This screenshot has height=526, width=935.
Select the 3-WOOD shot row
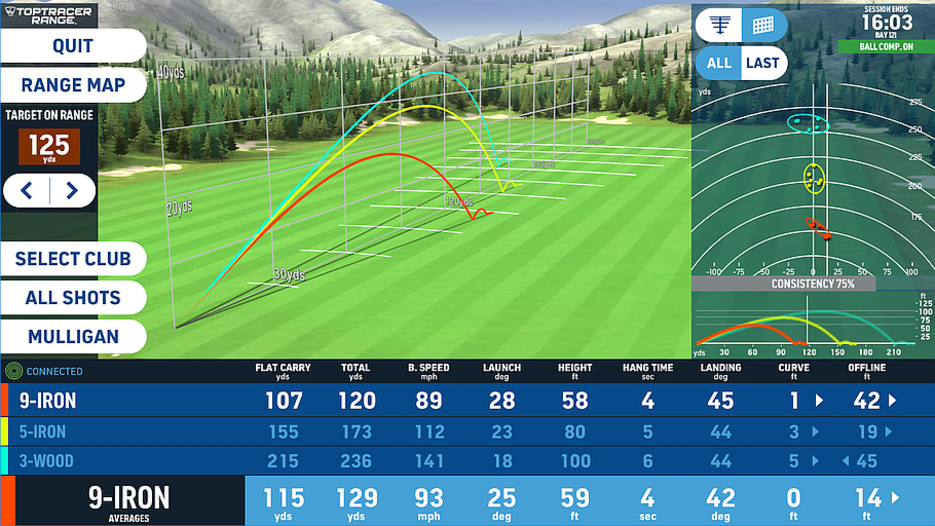coord(467,461)
